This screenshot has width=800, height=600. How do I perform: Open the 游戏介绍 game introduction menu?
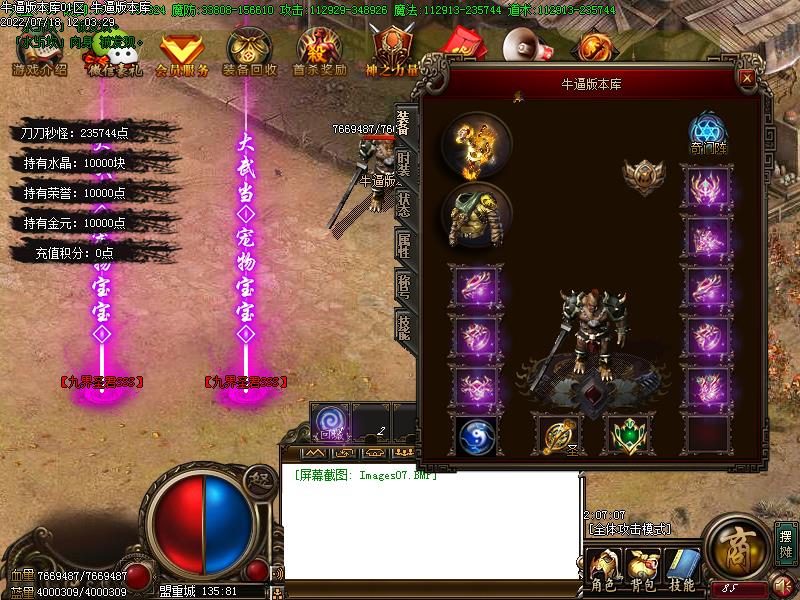(40, 56)
